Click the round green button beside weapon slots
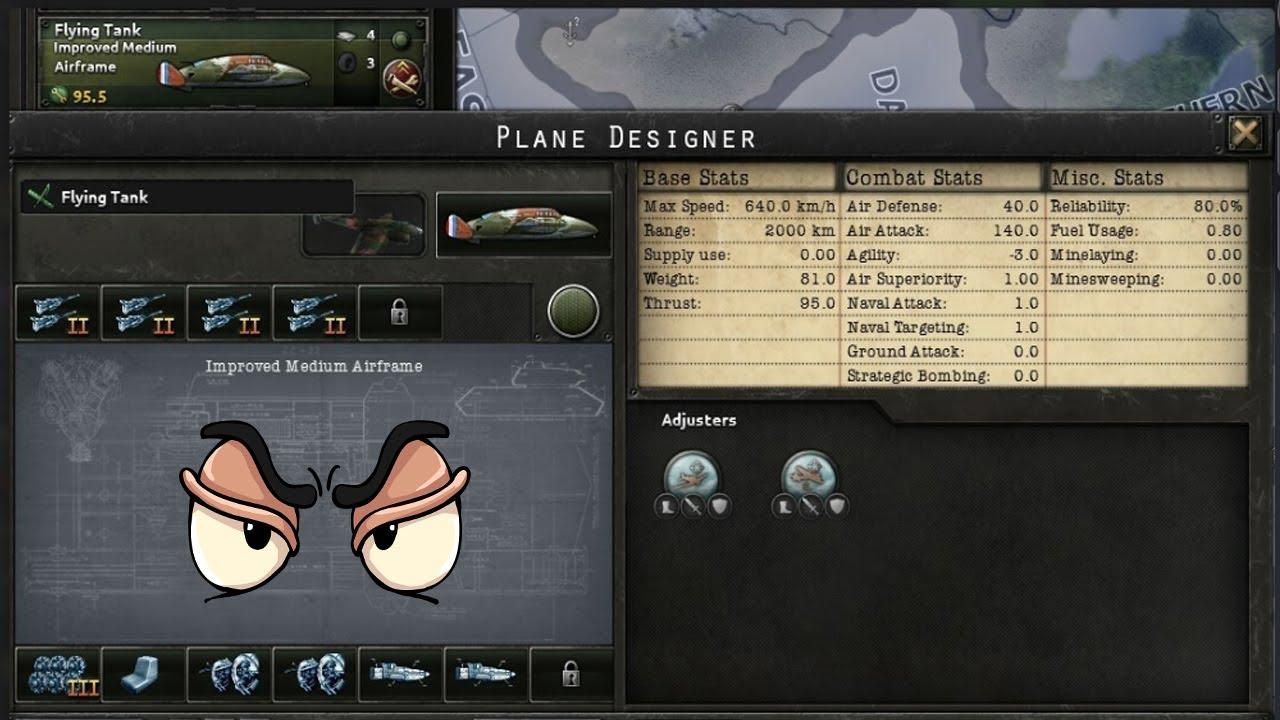1280x720 pixels. [574, 312]
